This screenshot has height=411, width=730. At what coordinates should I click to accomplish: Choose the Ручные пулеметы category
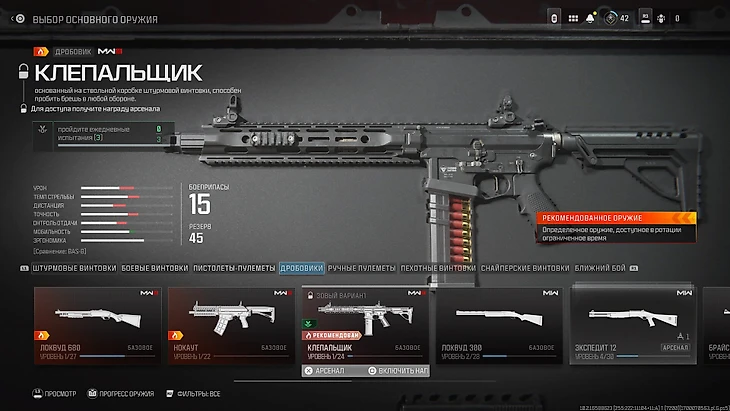(362, 268)
